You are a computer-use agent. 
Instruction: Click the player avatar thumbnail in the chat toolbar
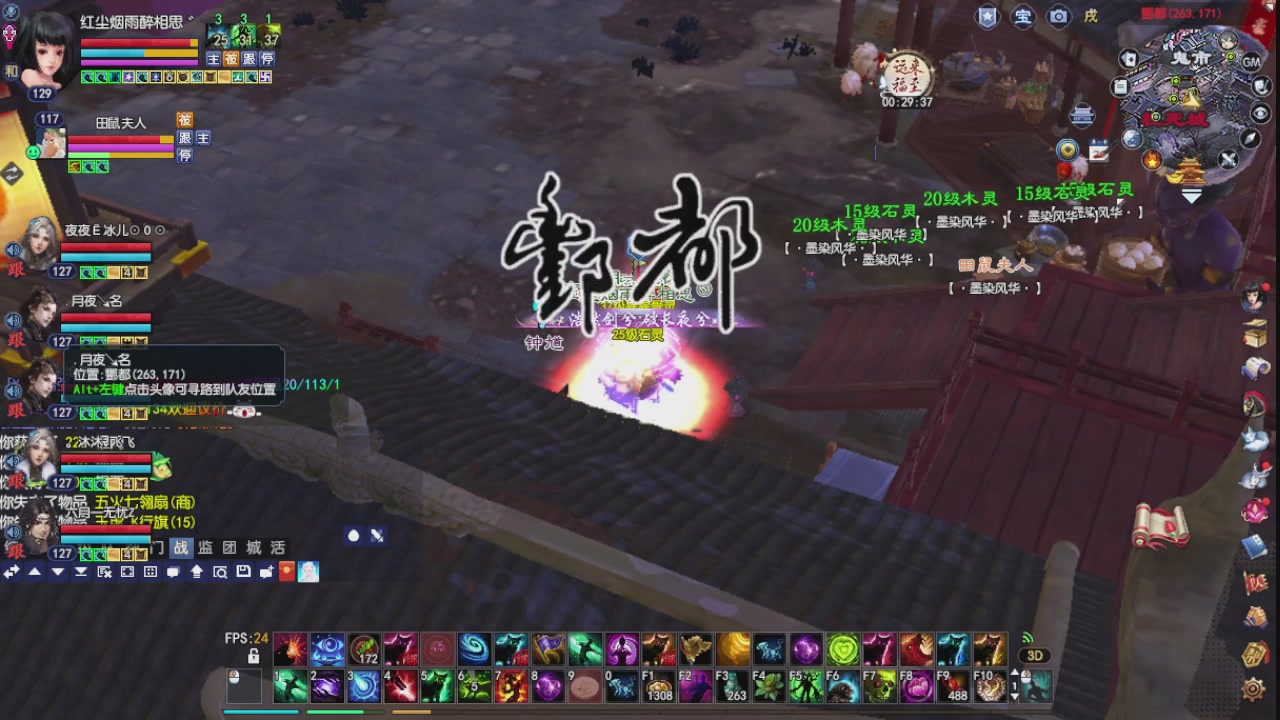pyautogui.click(x=308, y=572)
